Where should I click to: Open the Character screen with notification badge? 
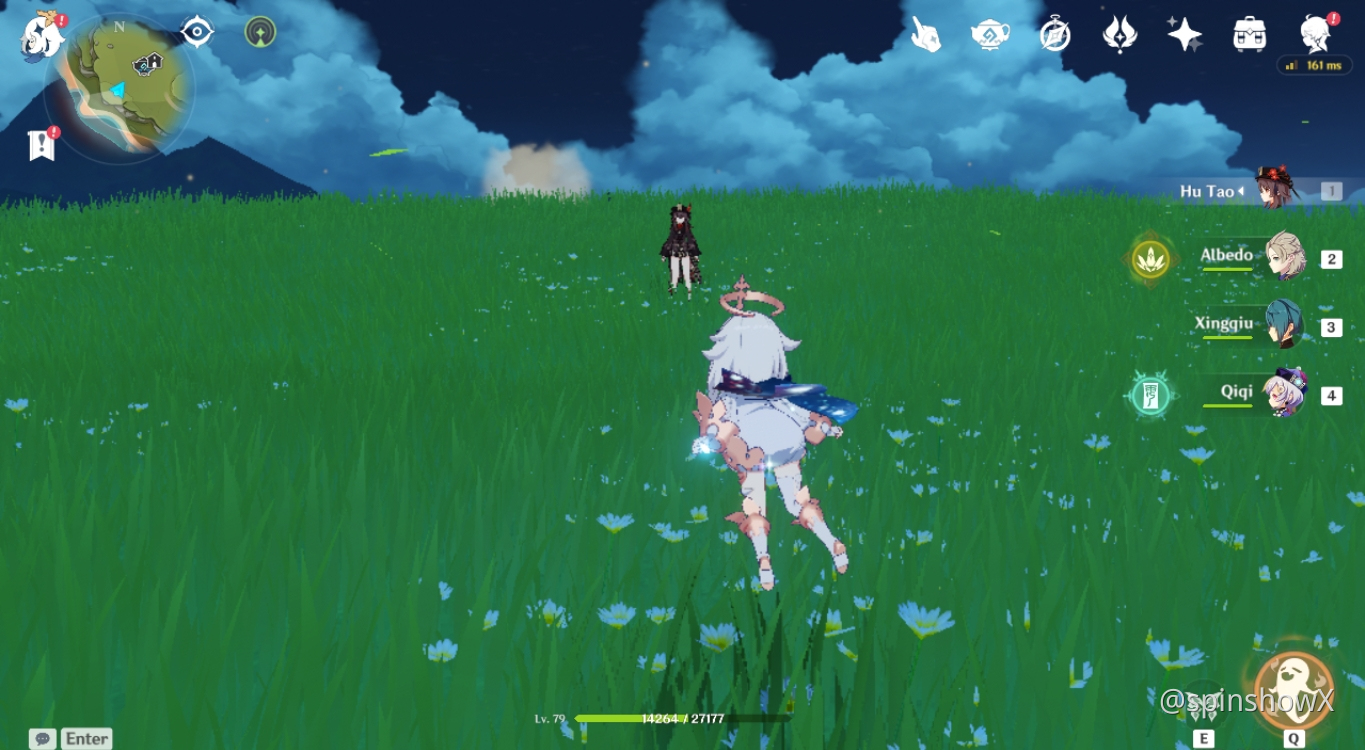pos(1314,32)
